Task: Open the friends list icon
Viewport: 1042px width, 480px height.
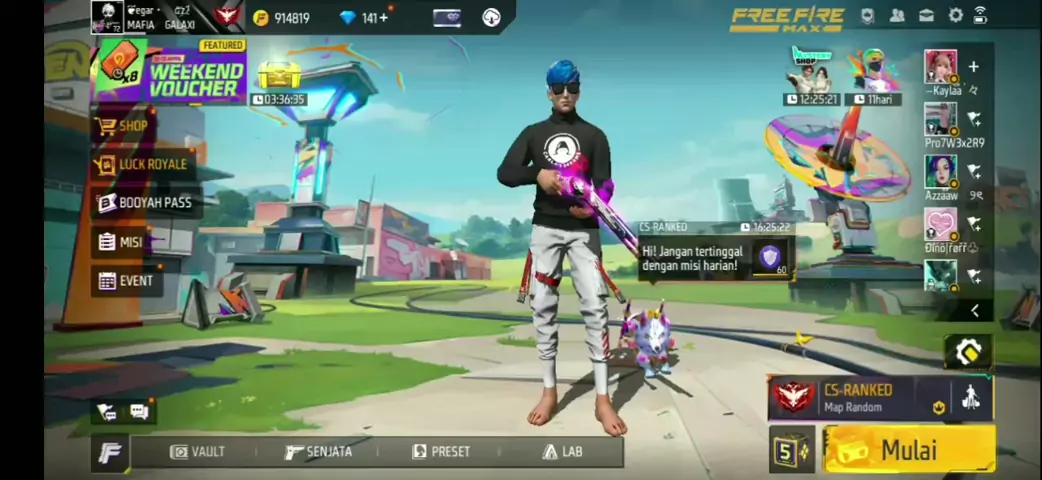Action: pyautogui.click(x=897, y=15)
